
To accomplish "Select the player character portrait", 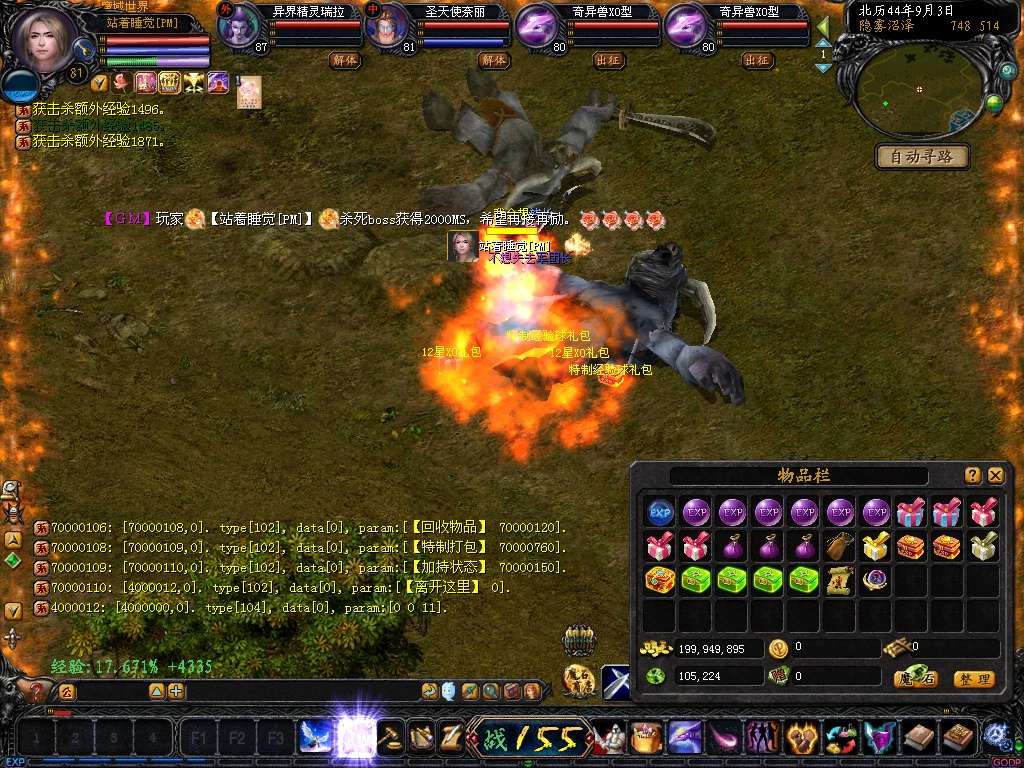I will pyautogui.click(x=45, y=40).
